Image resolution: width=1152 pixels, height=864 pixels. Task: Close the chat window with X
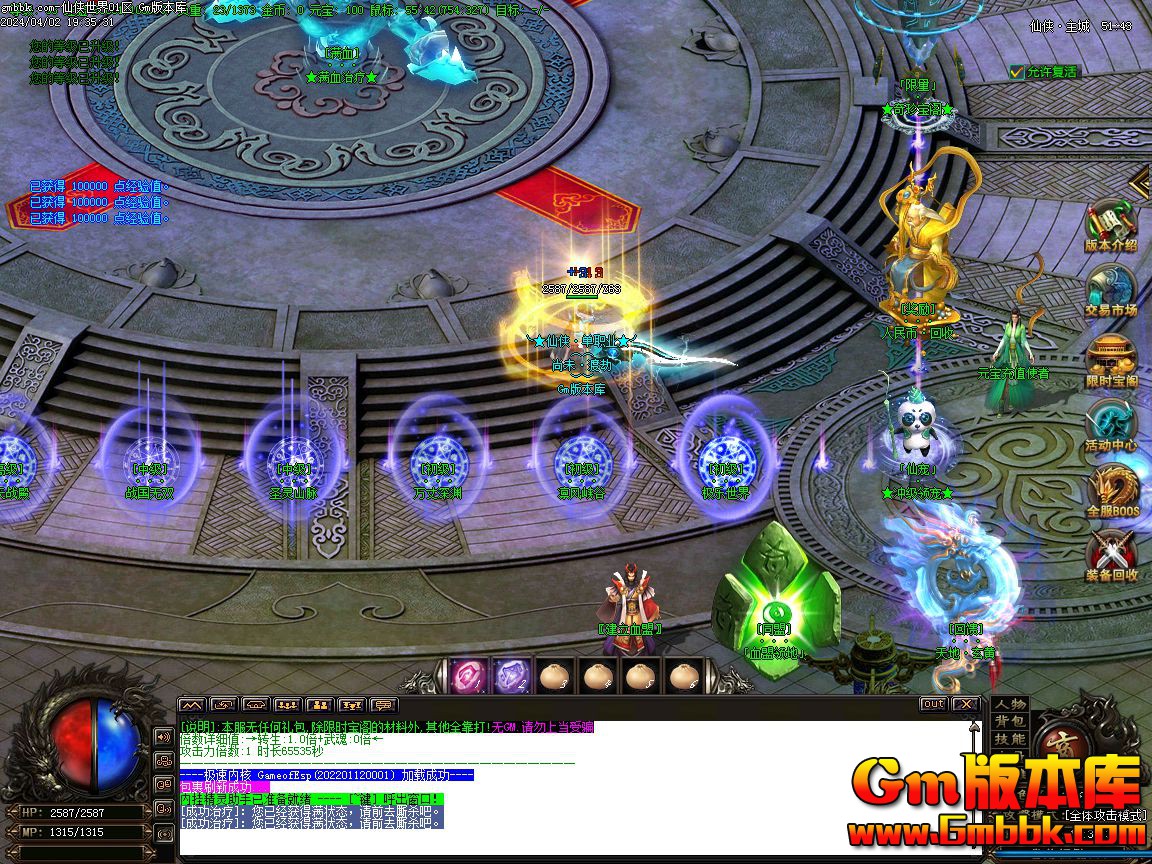(965, 704)
